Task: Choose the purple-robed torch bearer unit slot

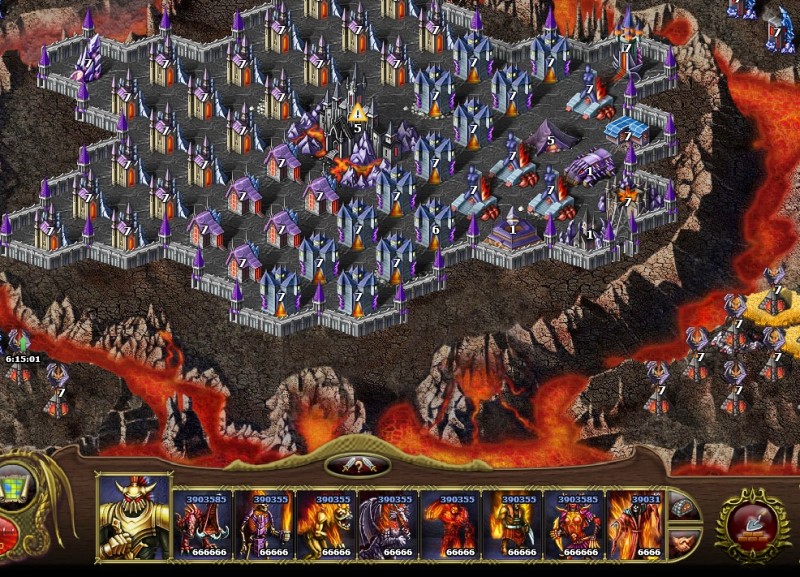Action: click(265, 524)
